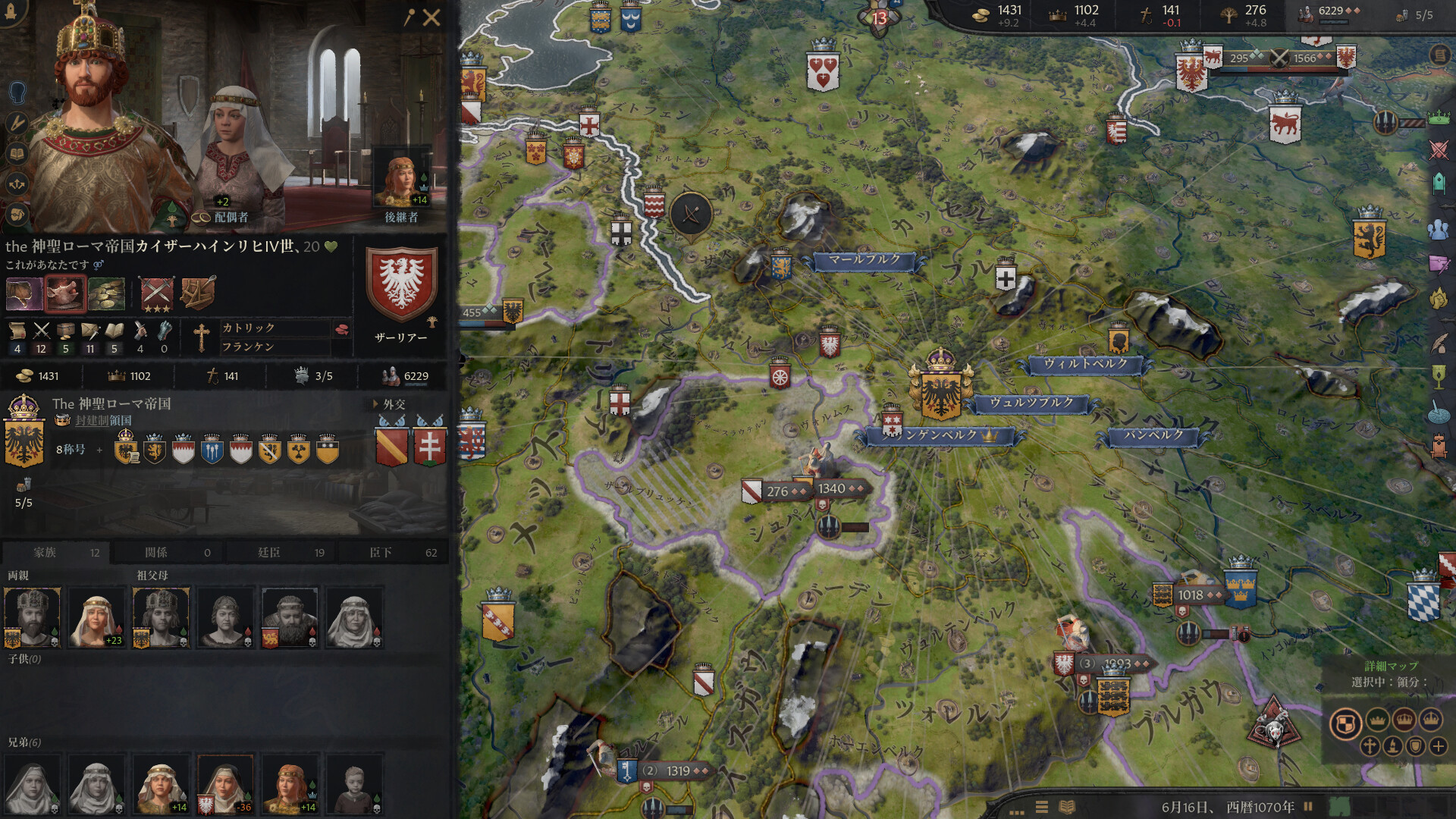Click the message log book icon near the date

tap(1067, 807)
